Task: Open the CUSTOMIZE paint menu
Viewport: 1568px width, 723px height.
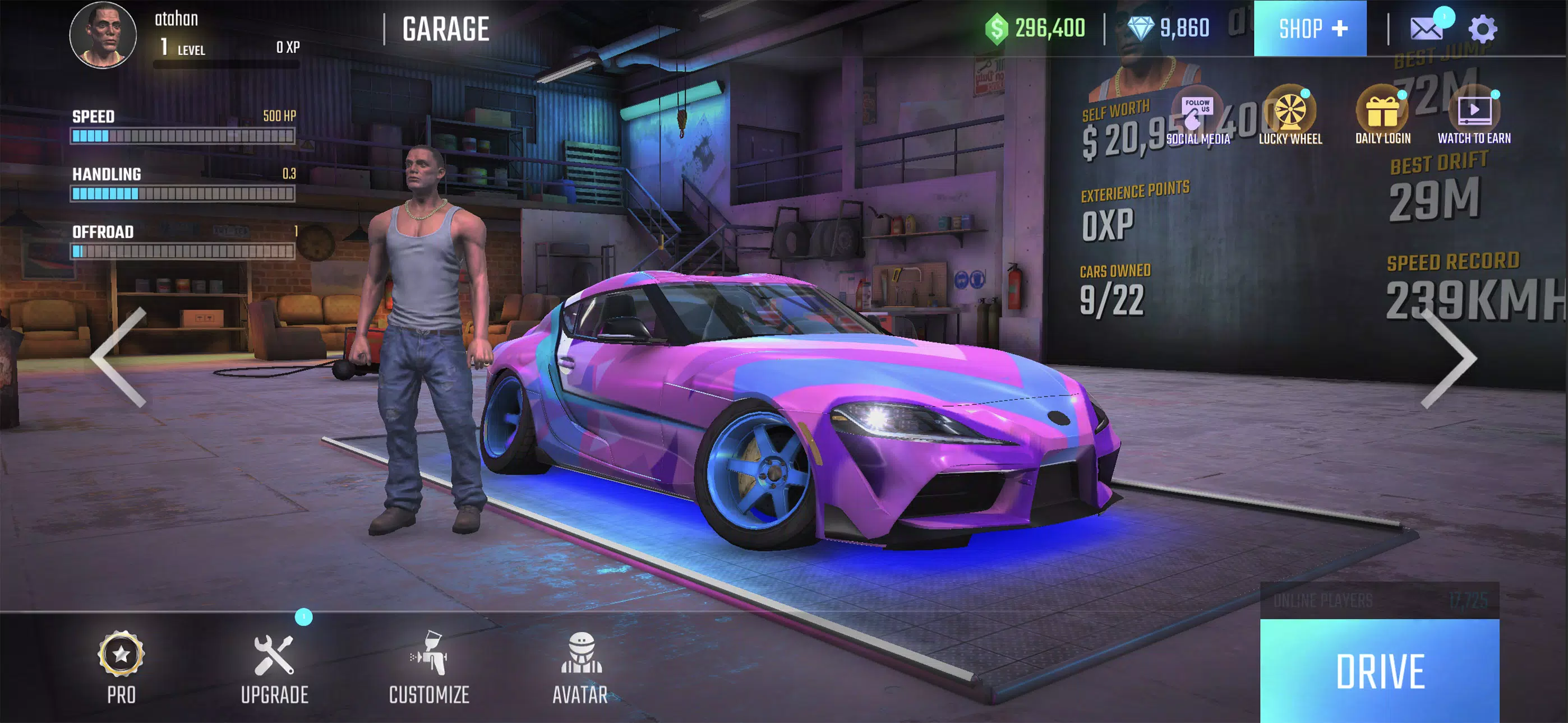Action: [429, 667]
